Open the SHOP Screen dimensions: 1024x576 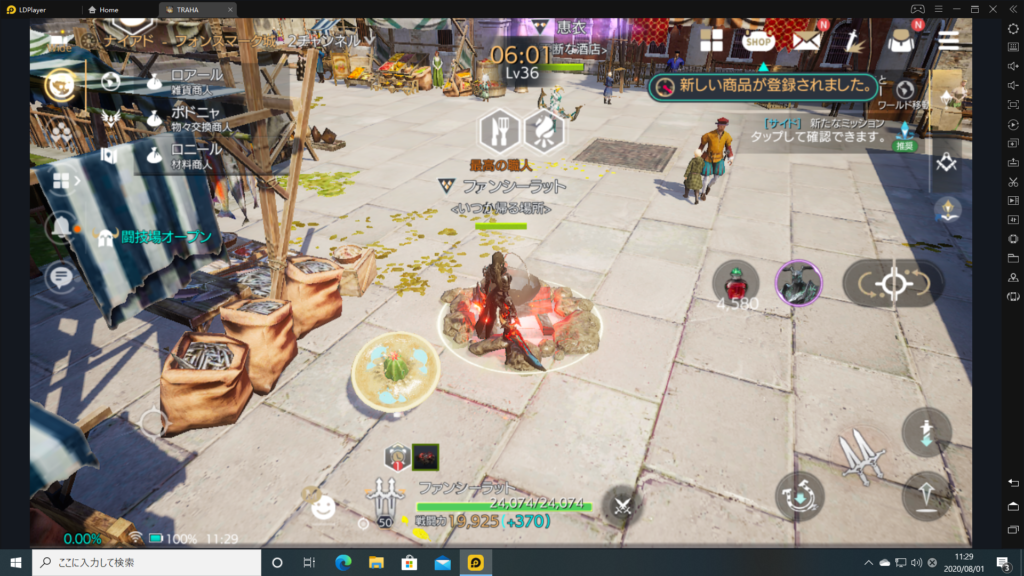(x=759, y=41)
